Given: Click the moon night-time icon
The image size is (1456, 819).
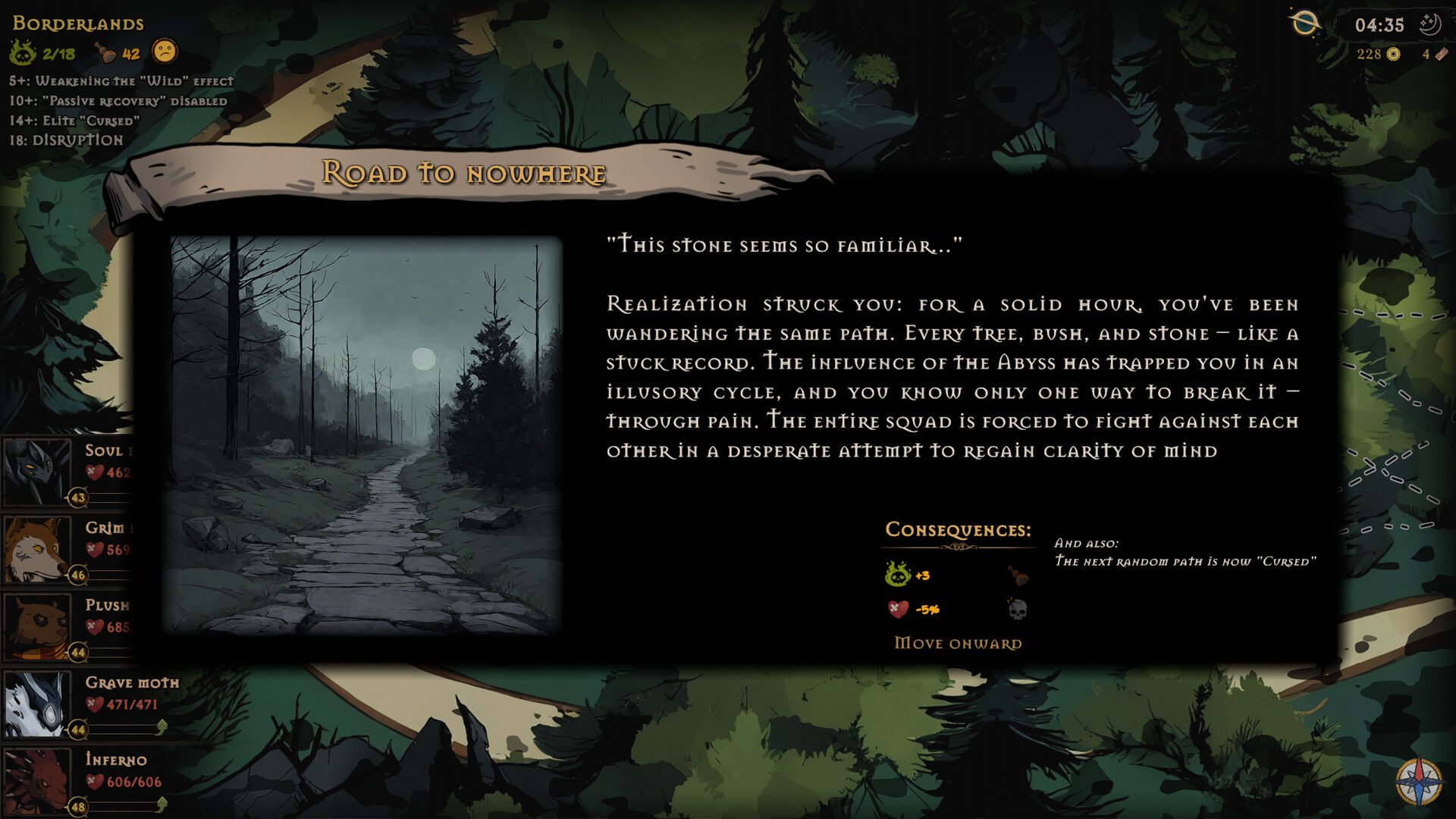Looking at the screenshot, I should 1429,24.
